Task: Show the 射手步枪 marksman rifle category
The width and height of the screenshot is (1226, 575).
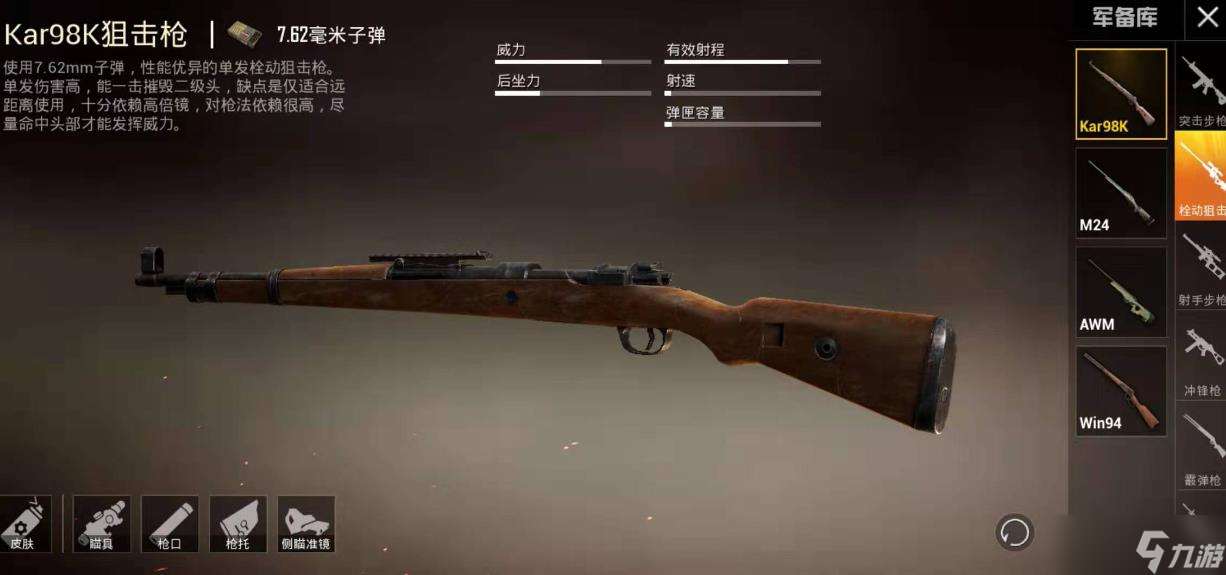Action: [x=1202, y=268]
